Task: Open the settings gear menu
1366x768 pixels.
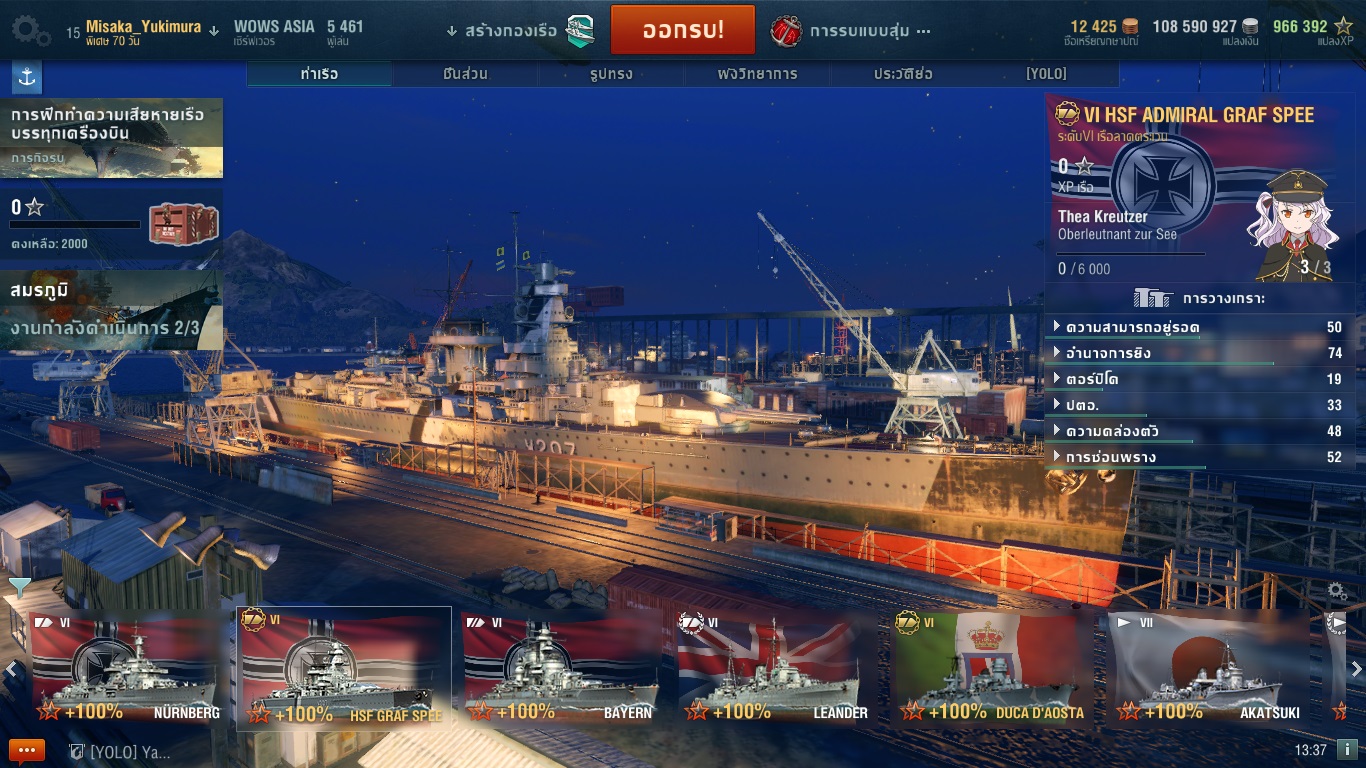Action: 31,30
